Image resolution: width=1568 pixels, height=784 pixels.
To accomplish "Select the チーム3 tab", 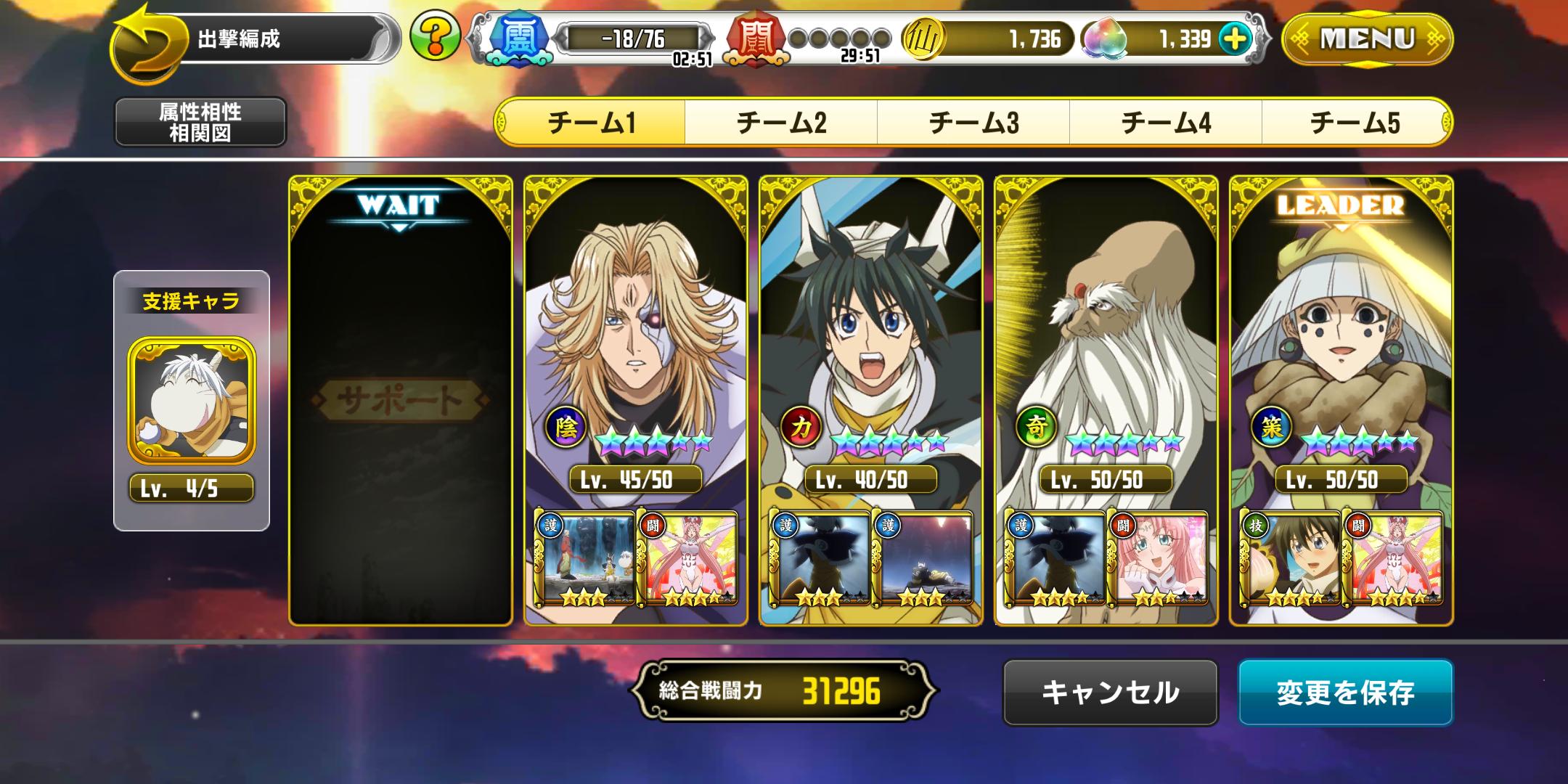I will click(973, 122).
